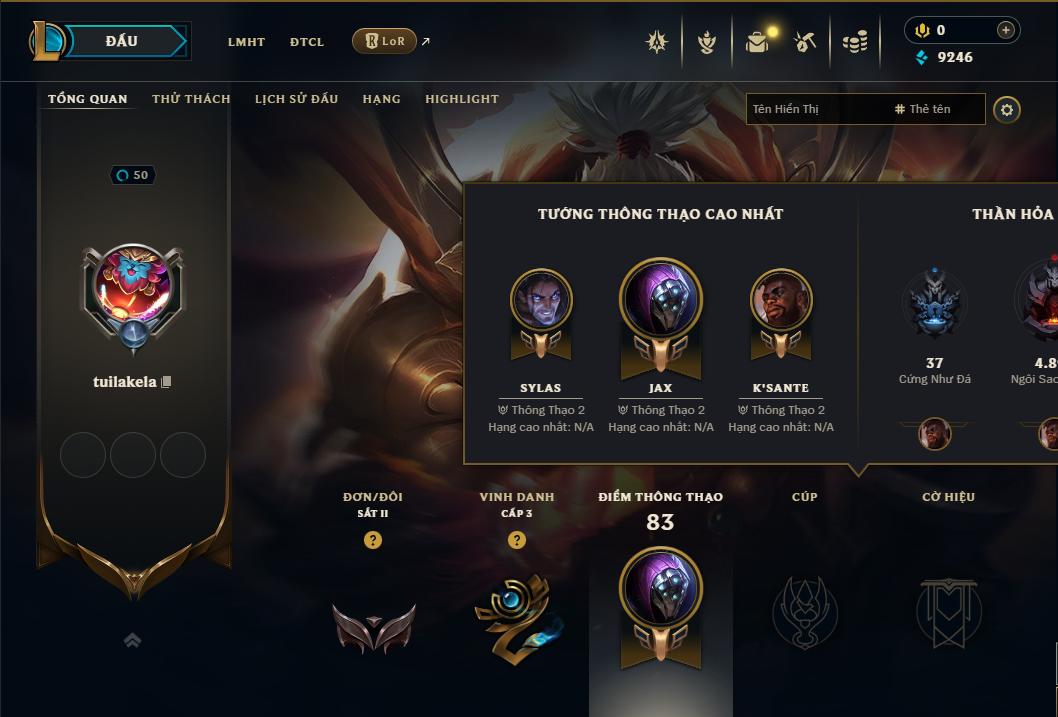Open the loot bag icon with notification

point(757,42)
